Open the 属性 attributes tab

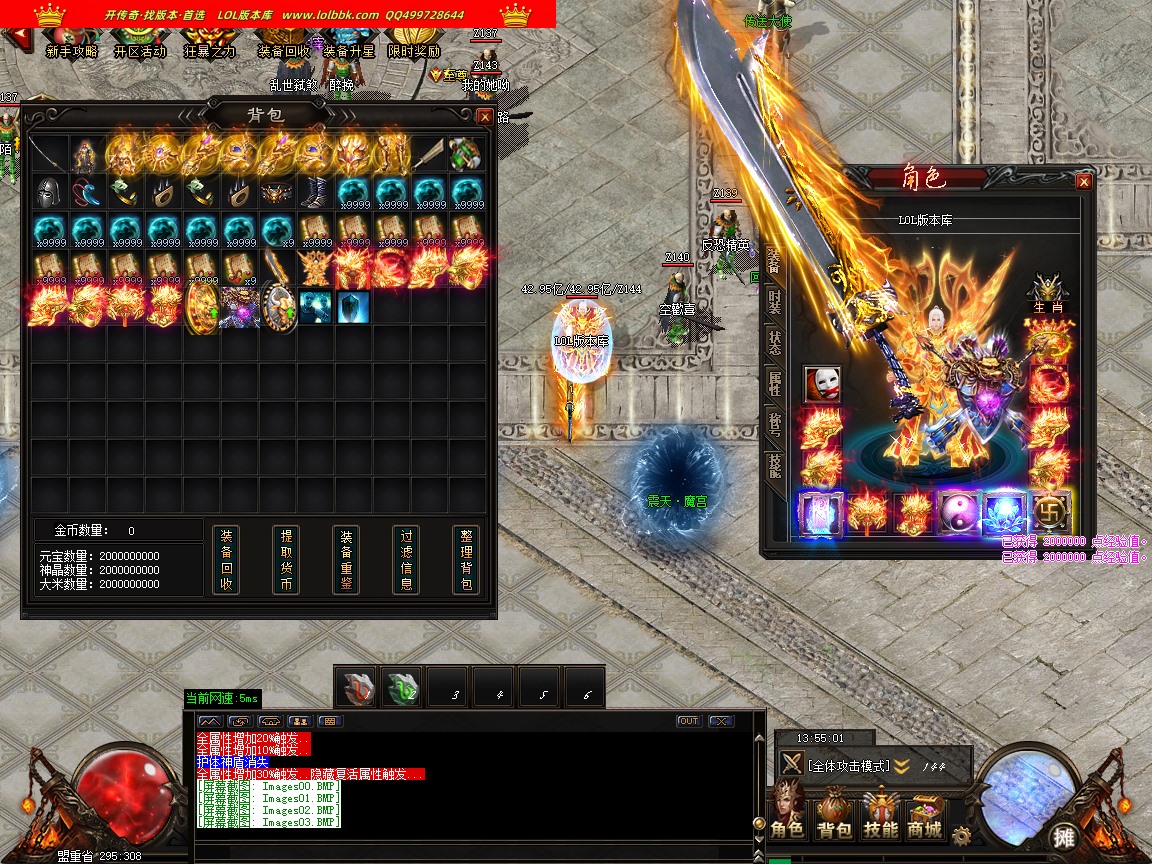pos(774,382)
